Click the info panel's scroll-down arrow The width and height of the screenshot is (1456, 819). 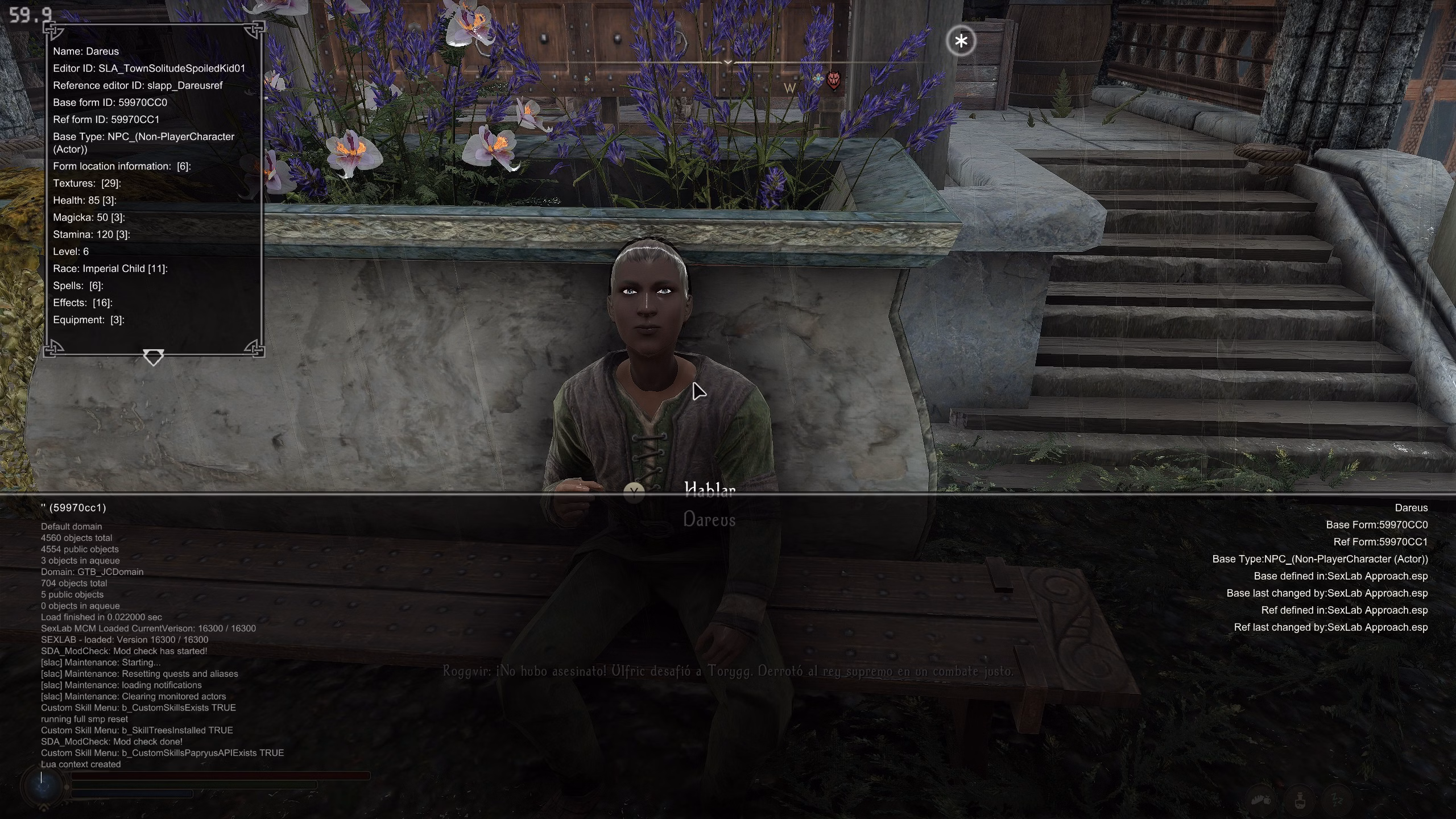click(x=153, y=358)
